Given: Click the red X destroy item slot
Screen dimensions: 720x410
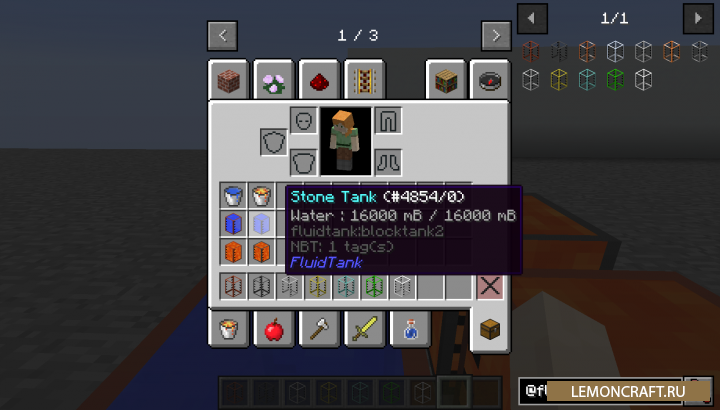Looking at the screenshot, I should pyautogui.click(x=489, y=287).
